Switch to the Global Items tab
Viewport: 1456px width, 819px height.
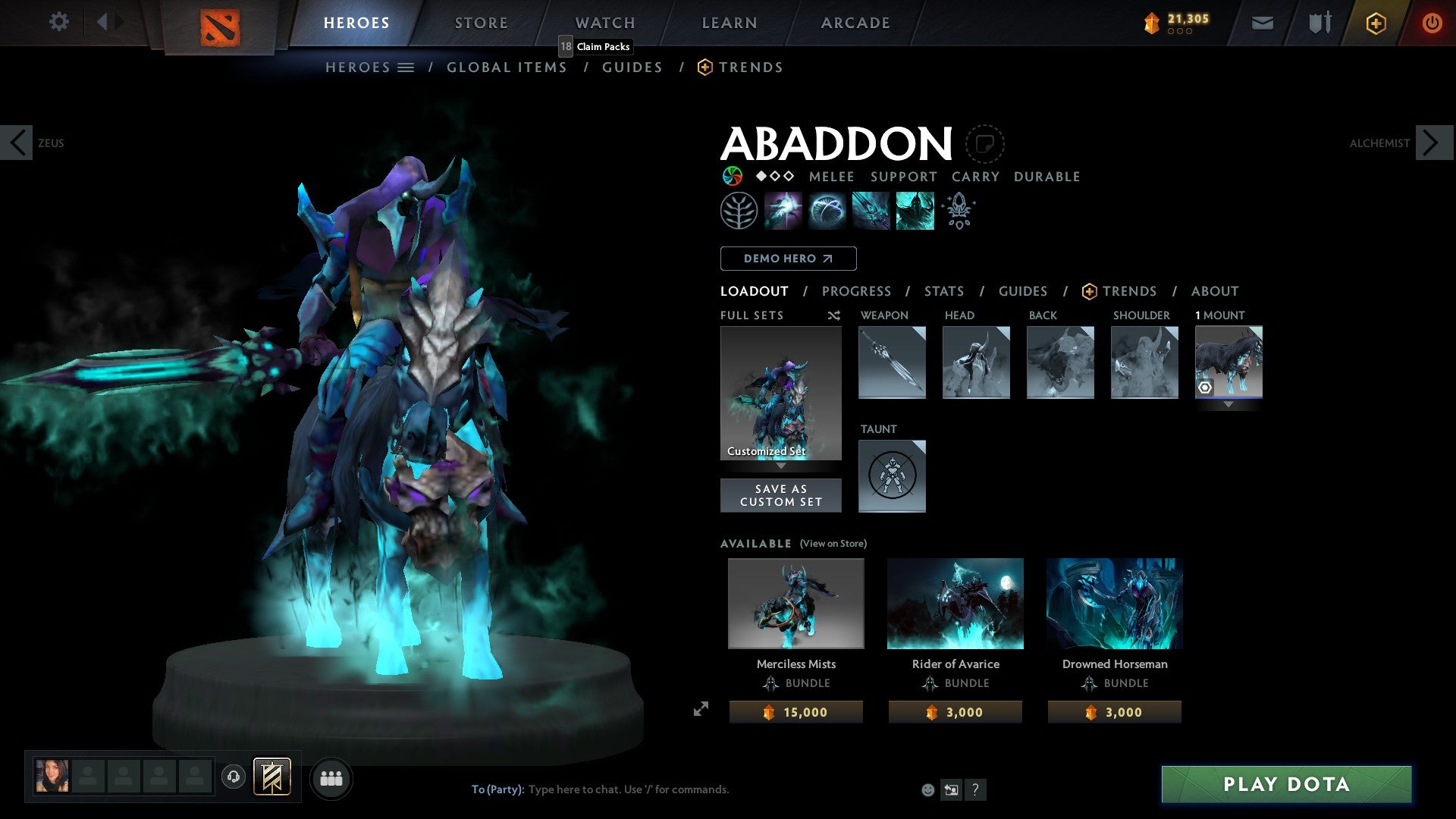click(x=507, y=67)
